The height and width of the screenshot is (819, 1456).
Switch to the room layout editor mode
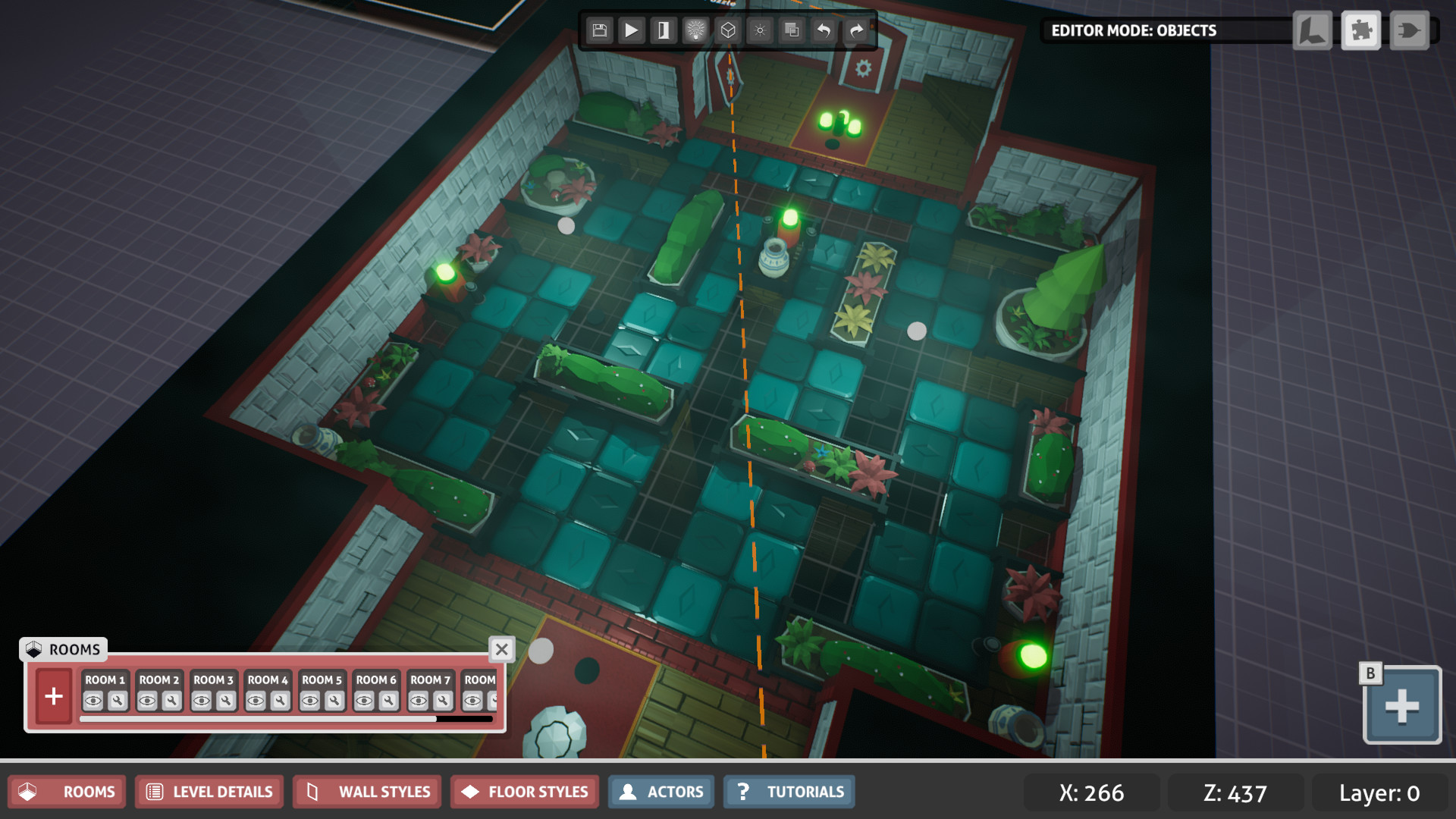pos(1313,31)
